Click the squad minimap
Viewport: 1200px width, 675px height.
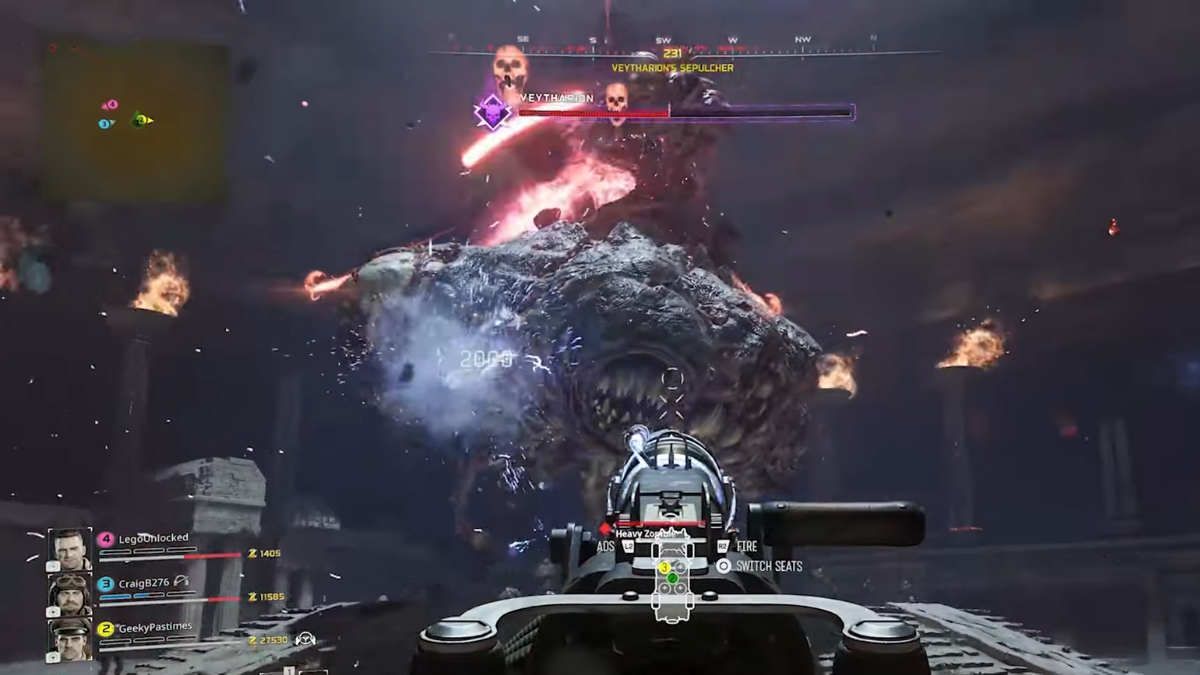(x=134, y=122)
